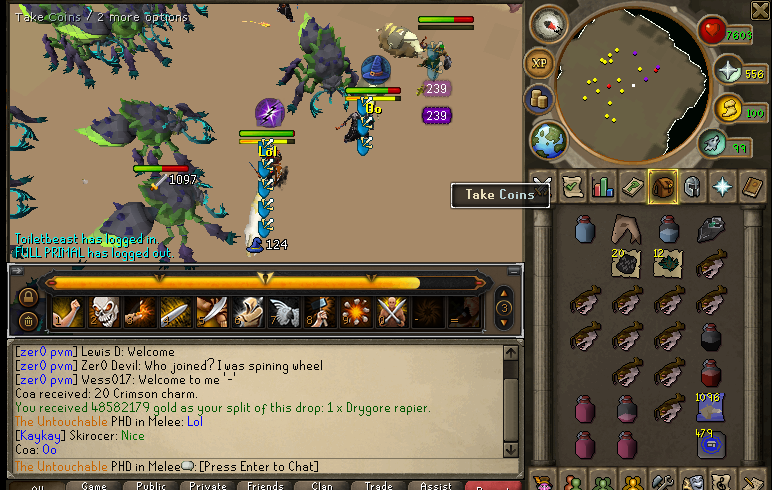
Task: Click the compass on the minimap
Action: (549, 25)
